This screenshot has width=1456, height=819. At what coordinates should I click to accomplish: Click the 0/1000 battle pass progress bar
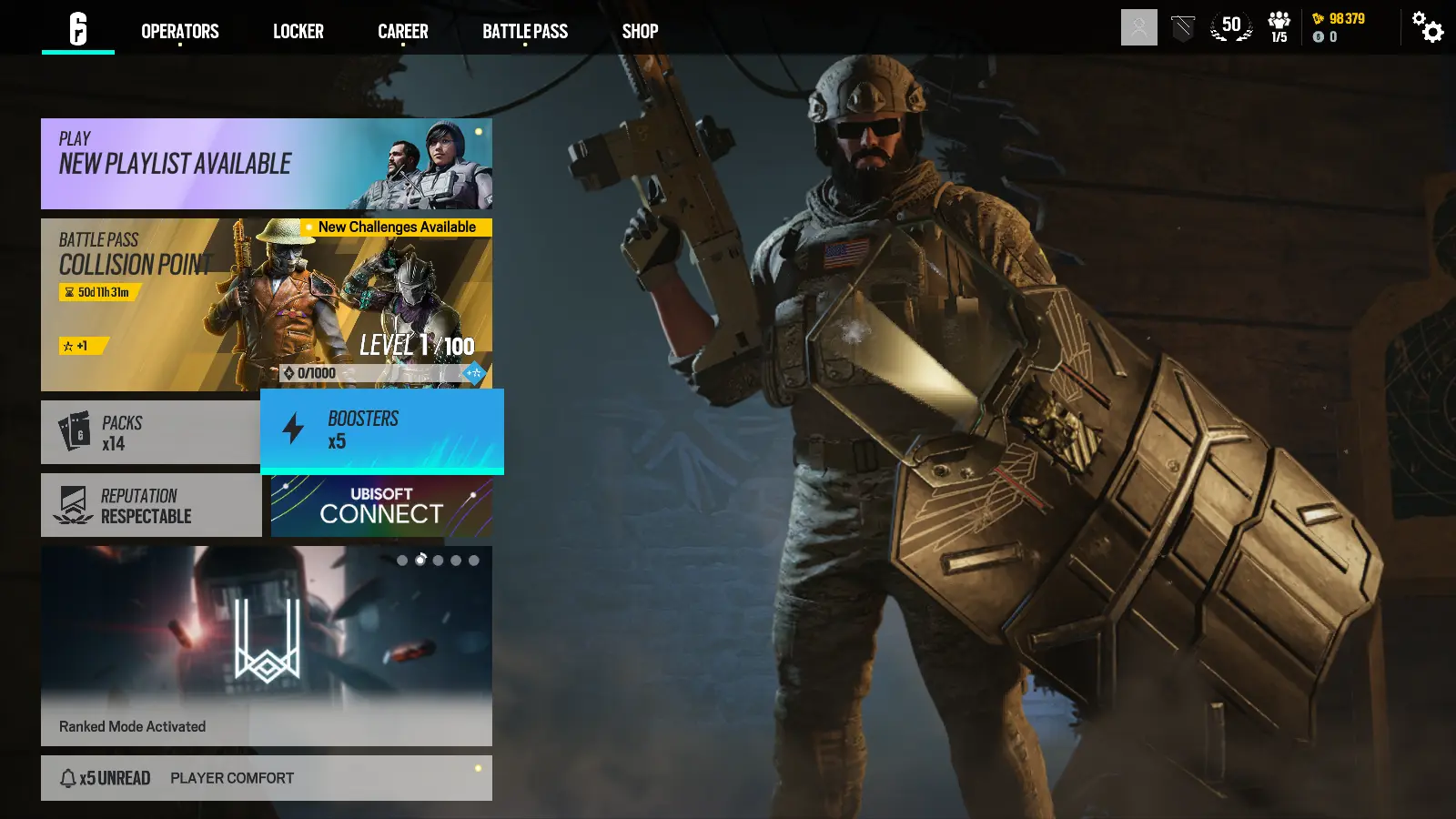click(364, 372)
